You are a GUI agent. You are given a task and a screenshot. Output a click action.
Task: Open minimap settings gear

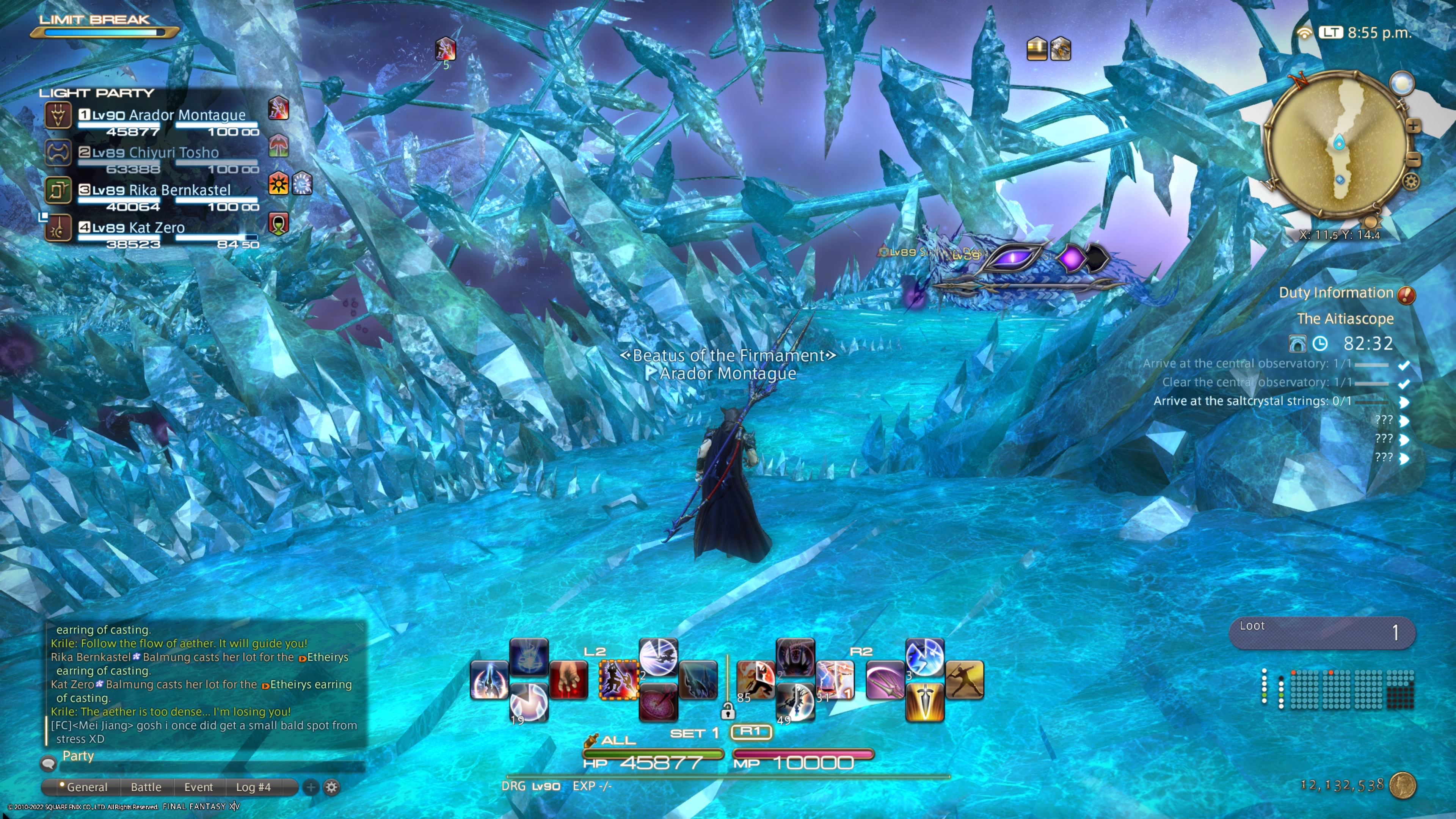click(x=1411, y=182)
